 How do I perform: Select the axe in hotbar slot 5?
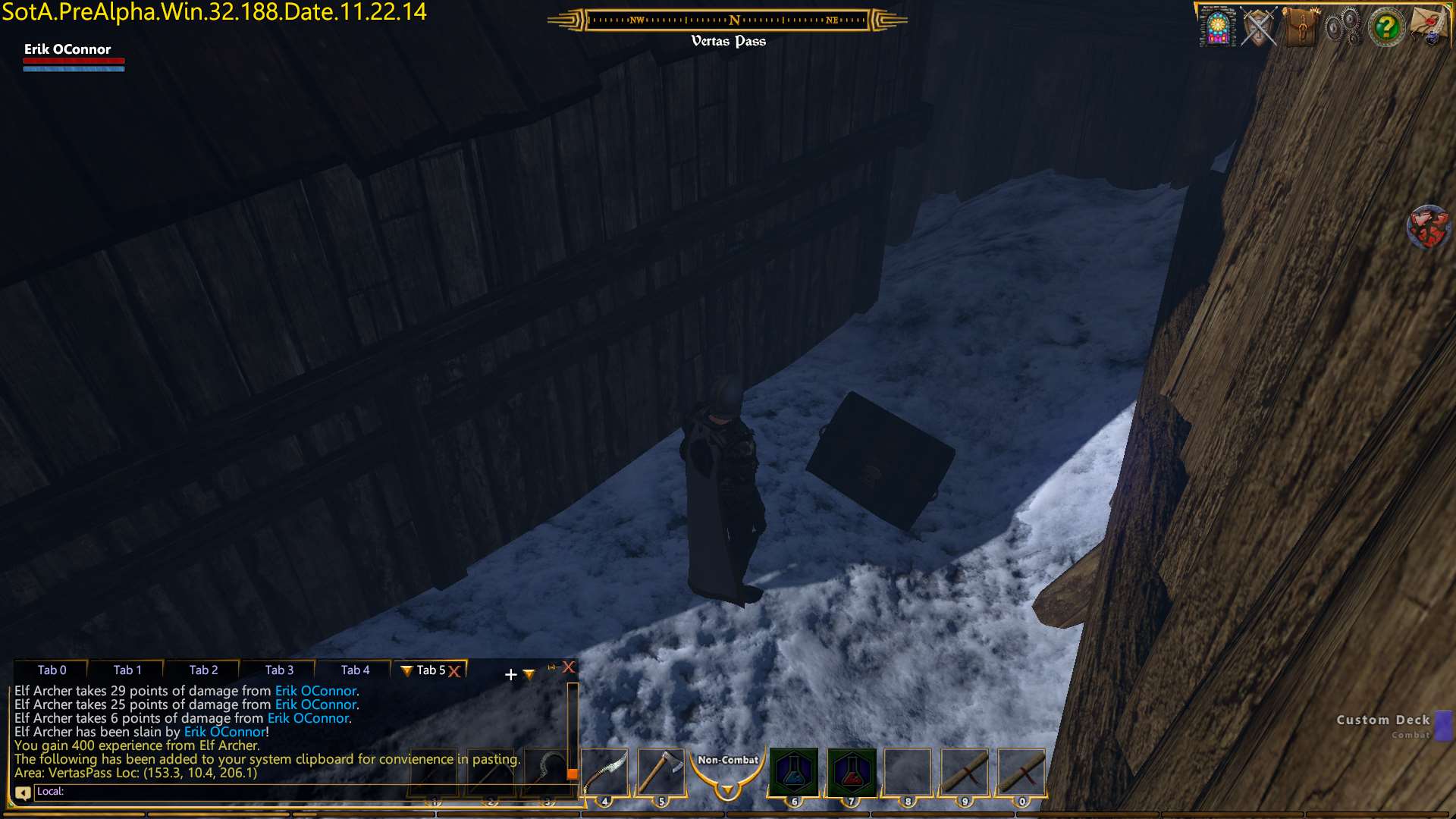pyautogui.click(x=661, y=772)
